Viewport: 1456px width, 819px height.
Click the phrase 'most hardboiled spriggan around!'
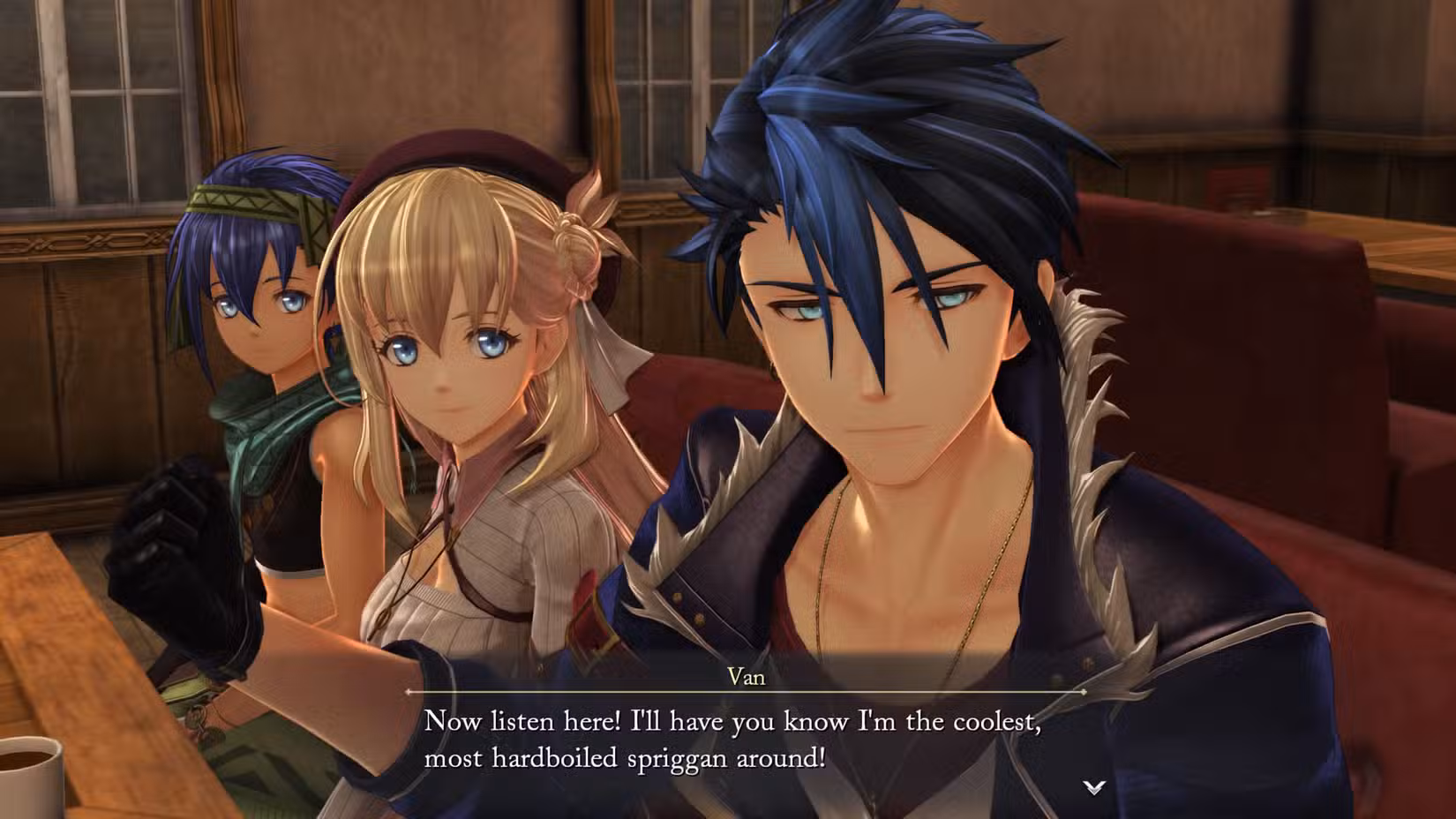point(622,756)
